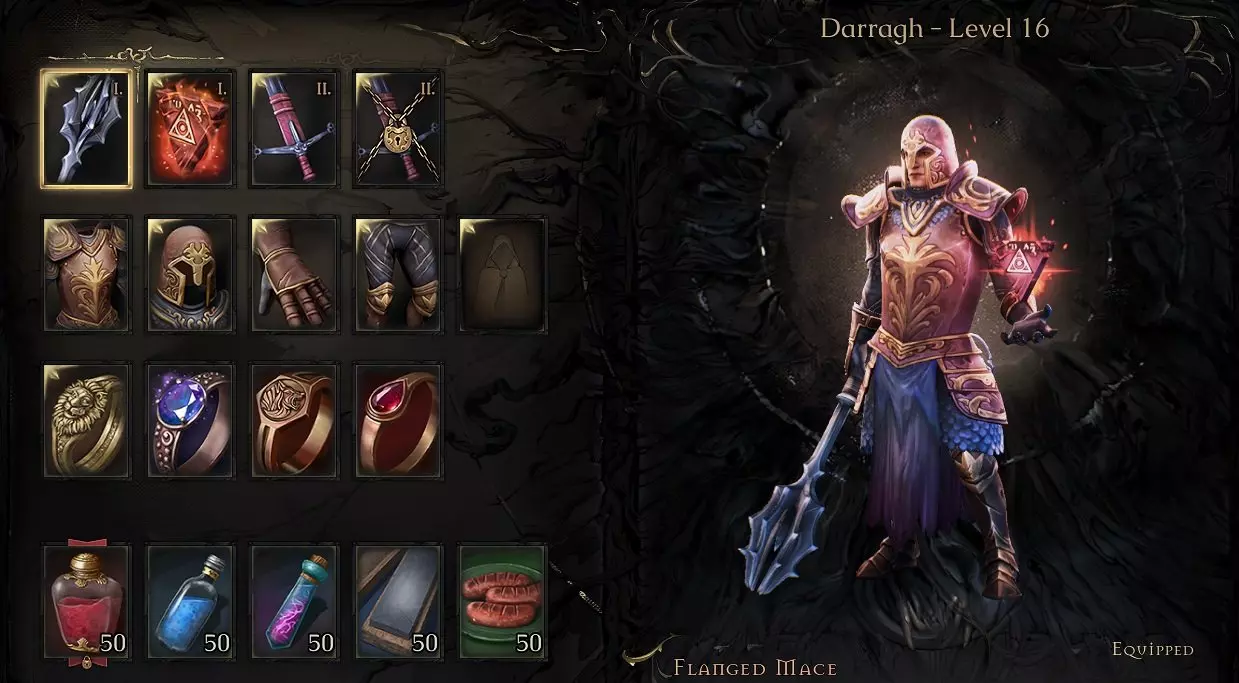Image resolution: width=1239 pixels, height=683 pixels.
Task: Select the gold lion ring
Action: pos(86,420)
